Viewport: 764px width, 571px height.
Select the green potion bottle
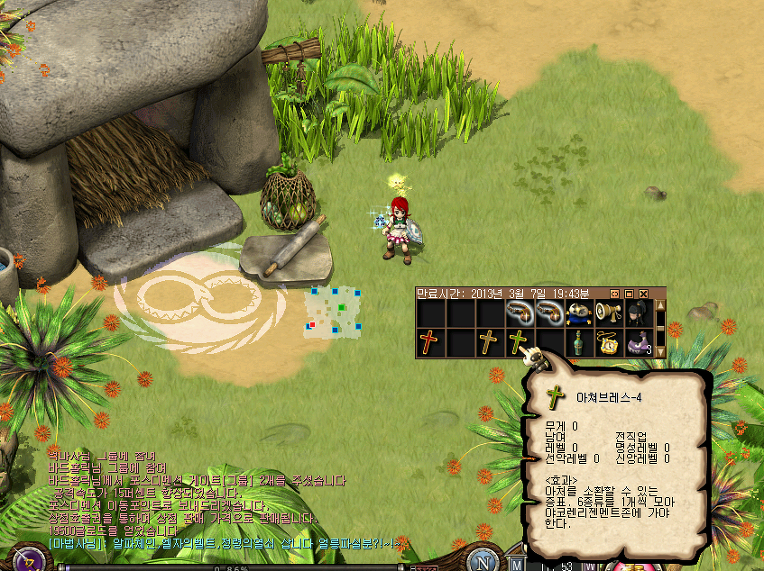pos(578,343)
